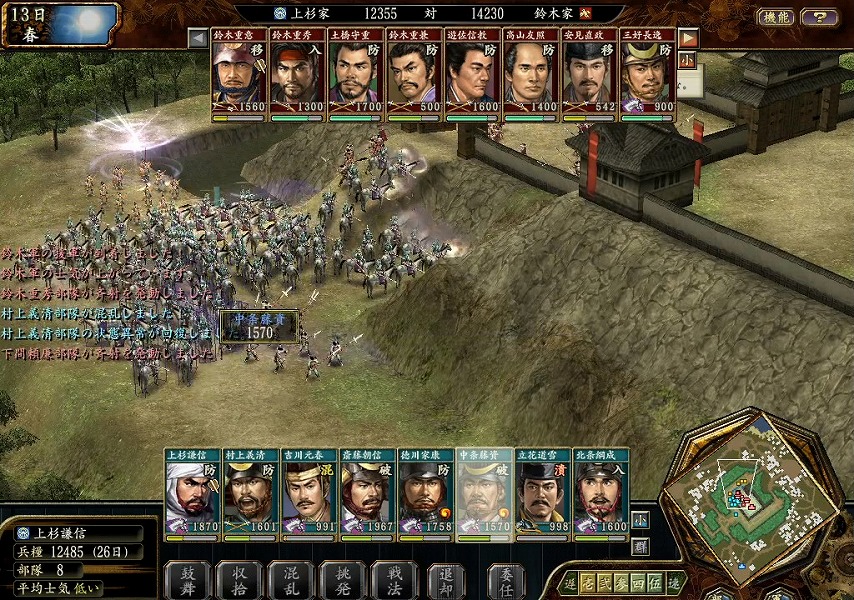Viewport: 854px width, 600px height.
Task: Open the 機能 (Function) menu
Action: pyautogui.click(x=775, y=17)
